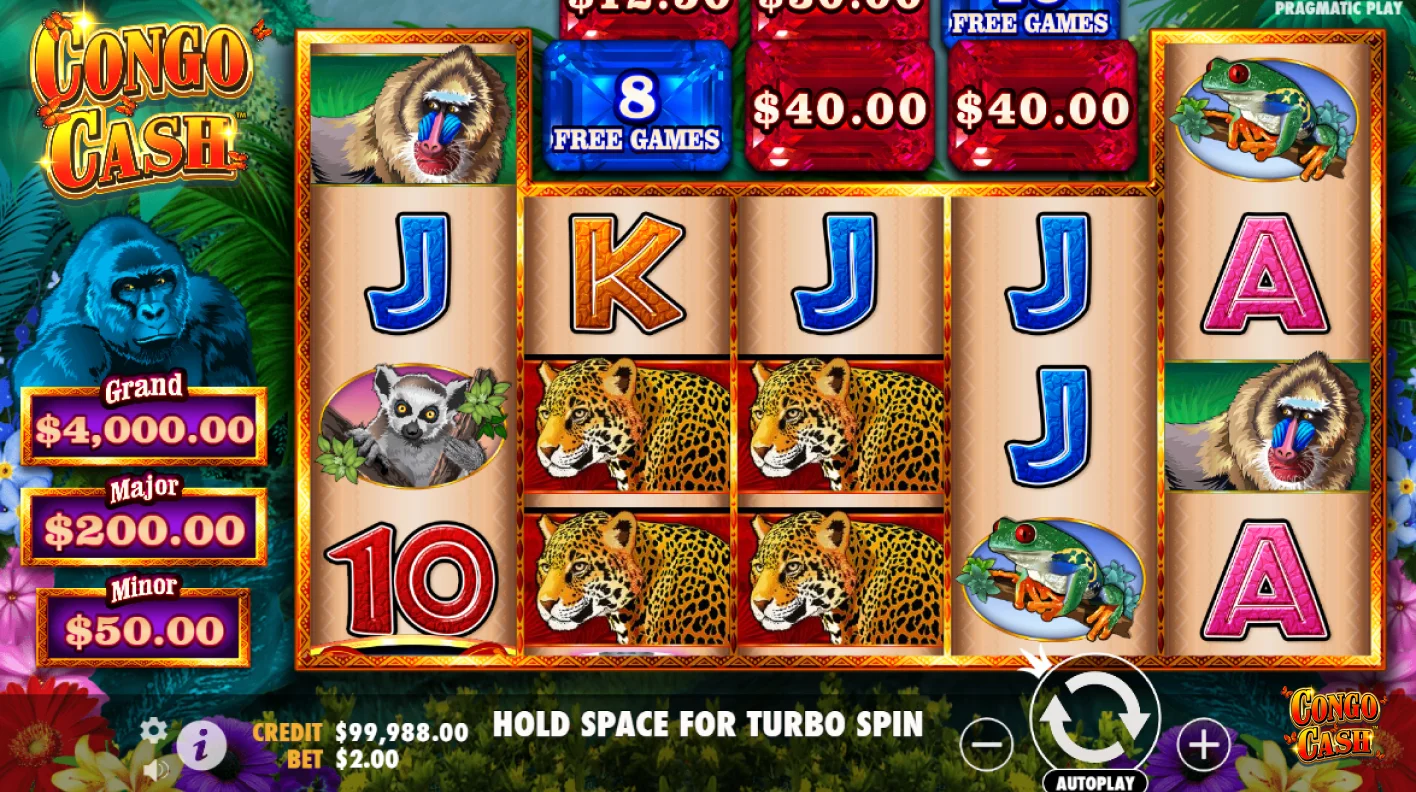Decrease the bet with the minus button
The width and height of the screenshot is (1416, 792).
(x=986, y=742)
